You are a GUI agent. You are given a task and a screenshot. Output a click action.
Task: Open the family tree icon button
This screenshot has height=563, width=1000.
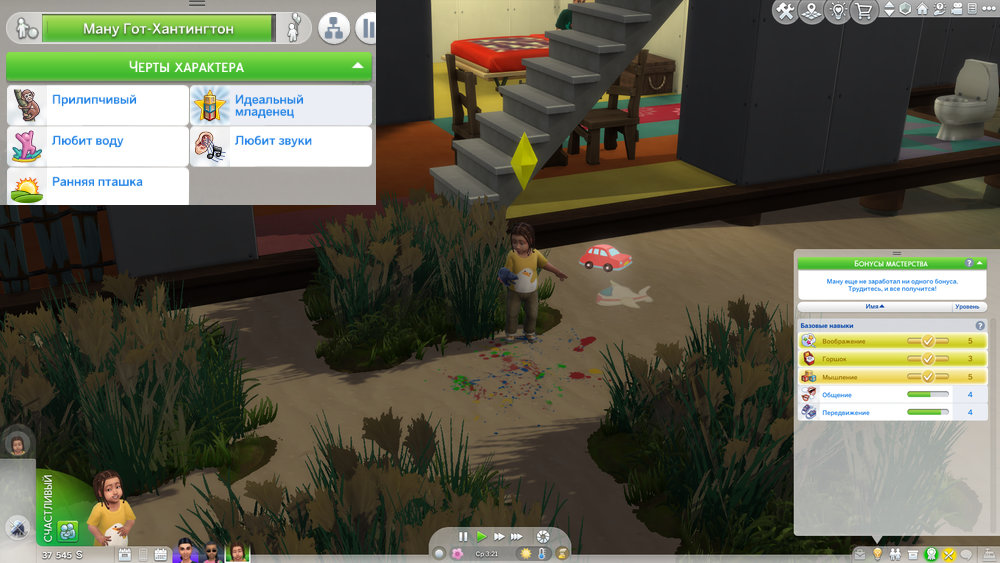tap(333, 28)
